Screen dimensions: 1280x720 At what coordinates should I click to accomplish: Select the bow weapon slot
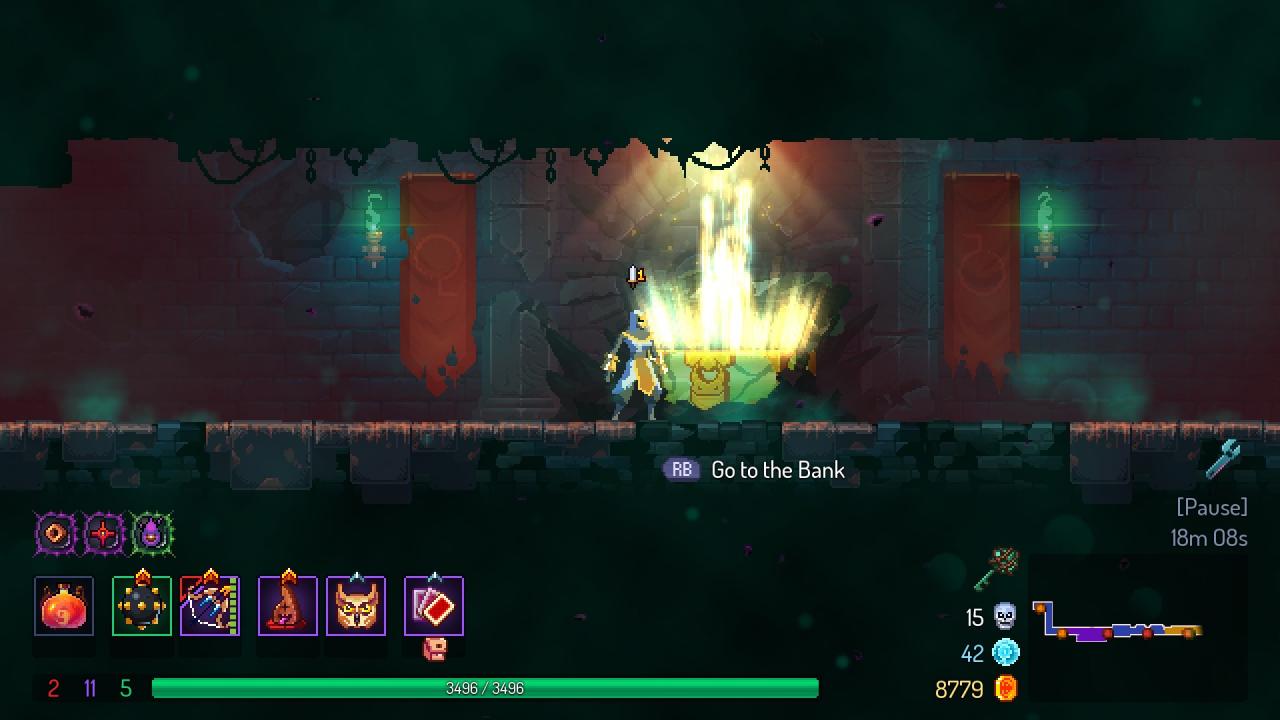pyautogui.click(x=210, y=606)
